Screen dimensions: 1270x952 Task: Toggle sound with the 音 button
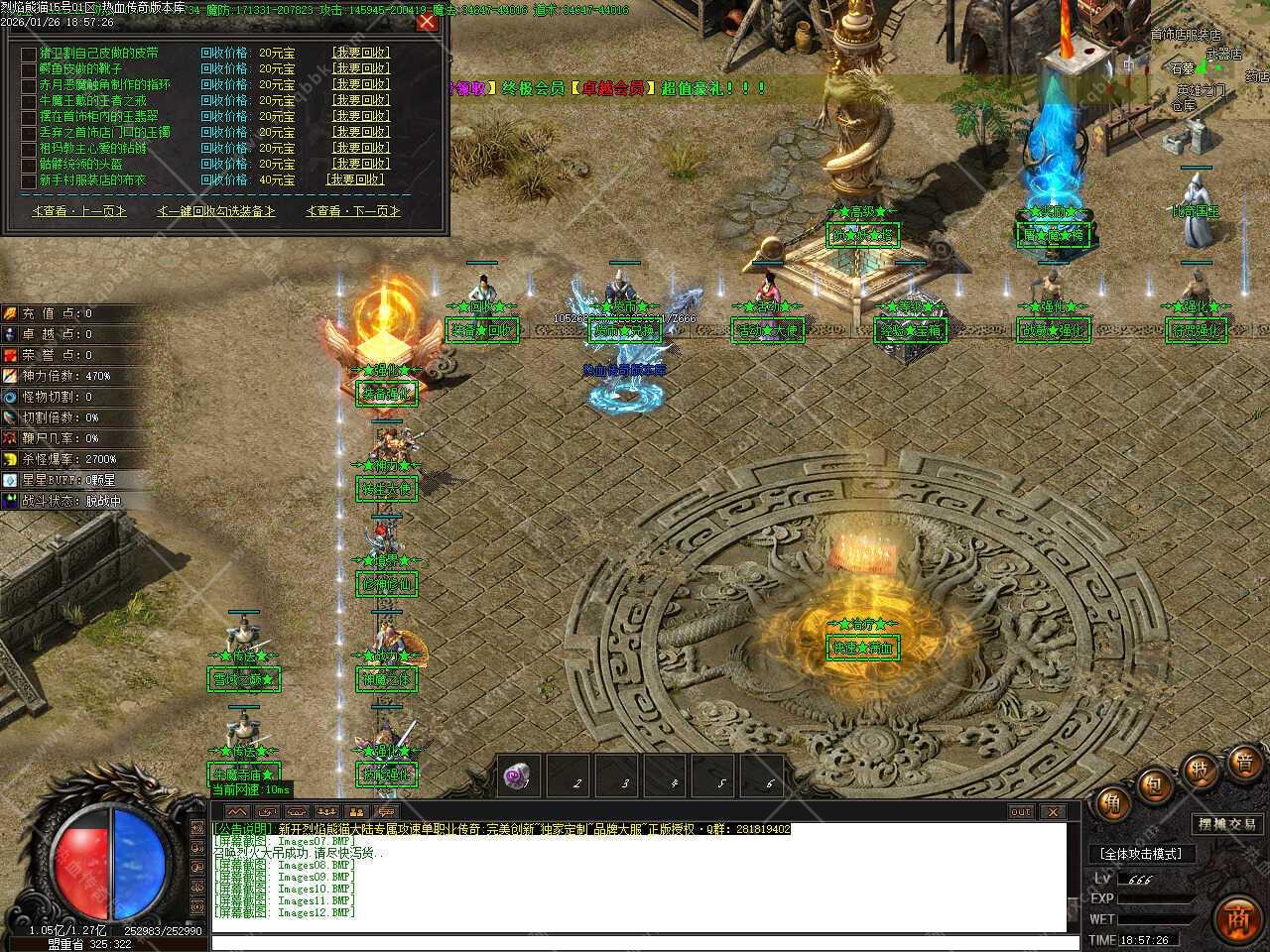point(1244,763)
